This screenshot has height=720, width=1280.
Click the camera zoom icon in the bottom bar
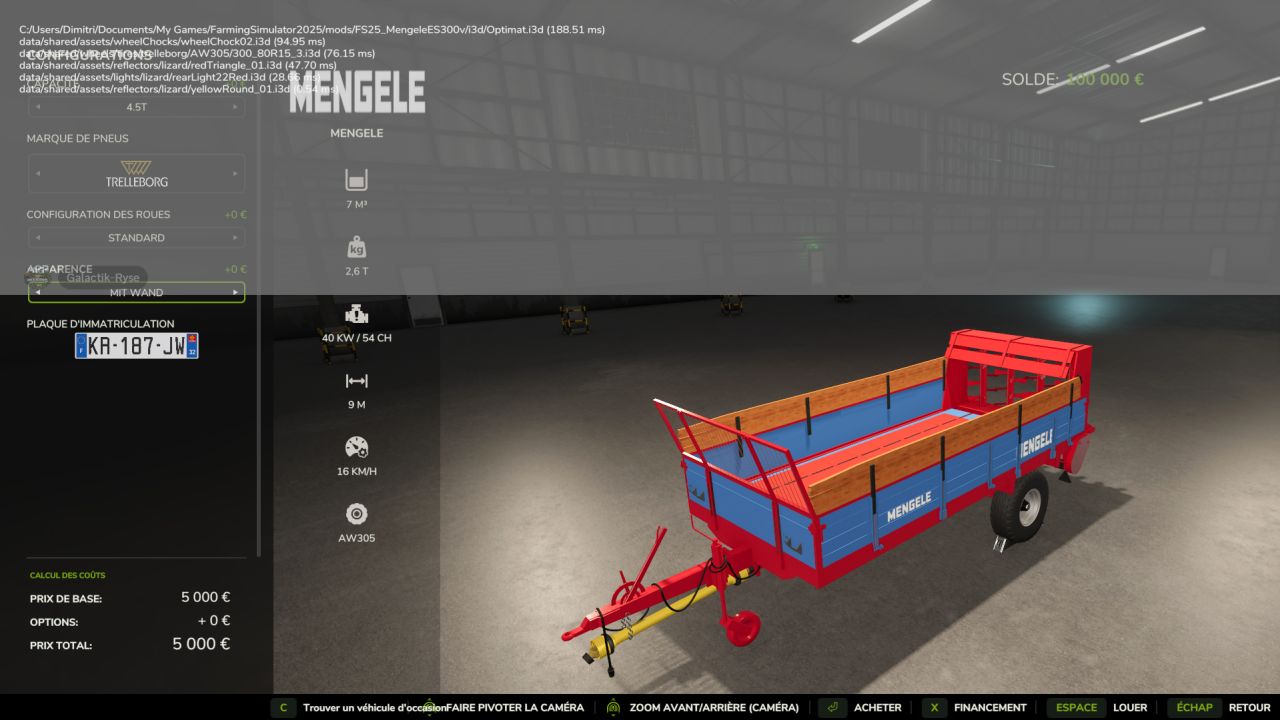613,707
